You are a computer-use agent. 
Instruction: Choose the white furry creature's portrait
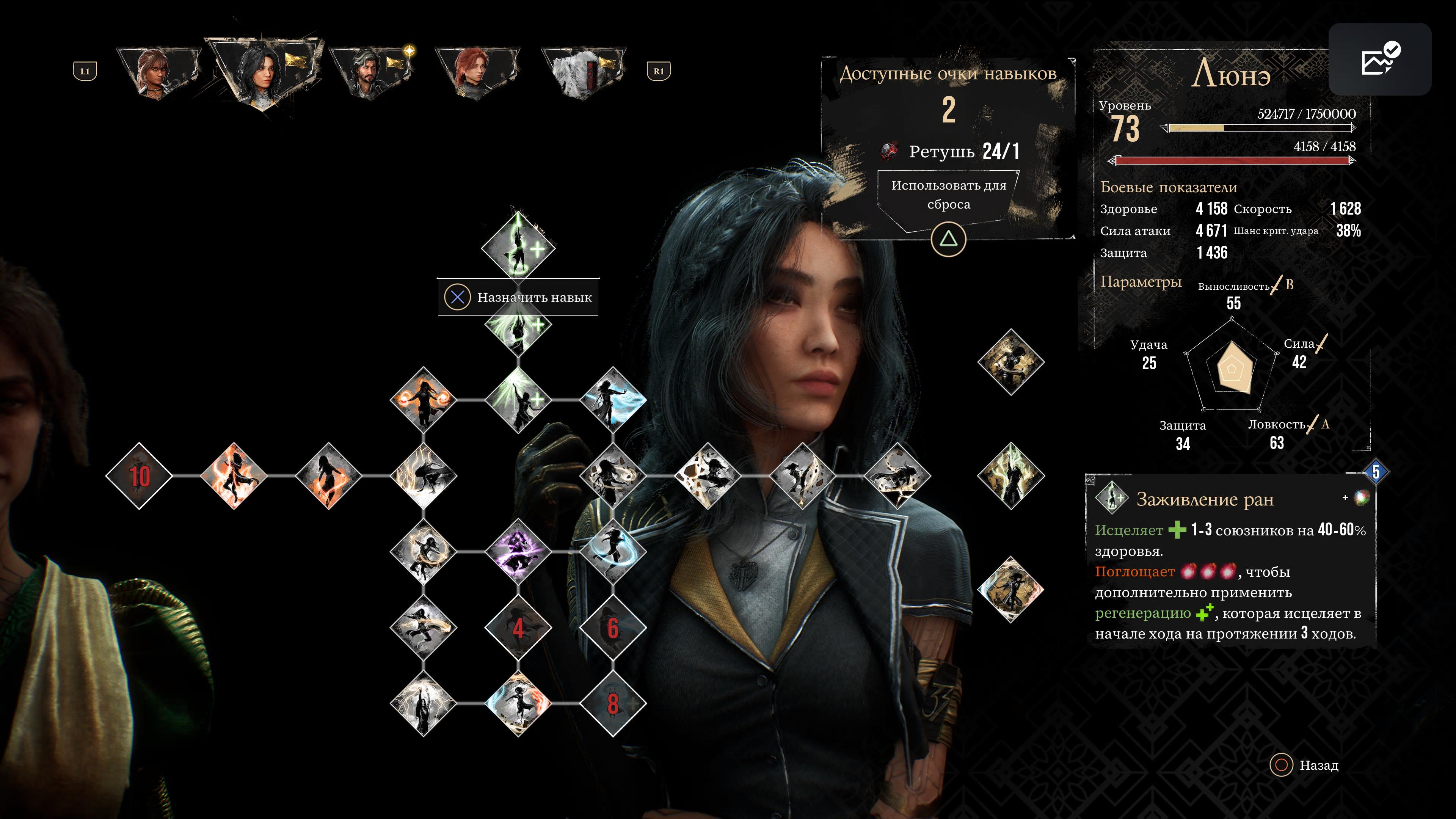pos(582,73)
